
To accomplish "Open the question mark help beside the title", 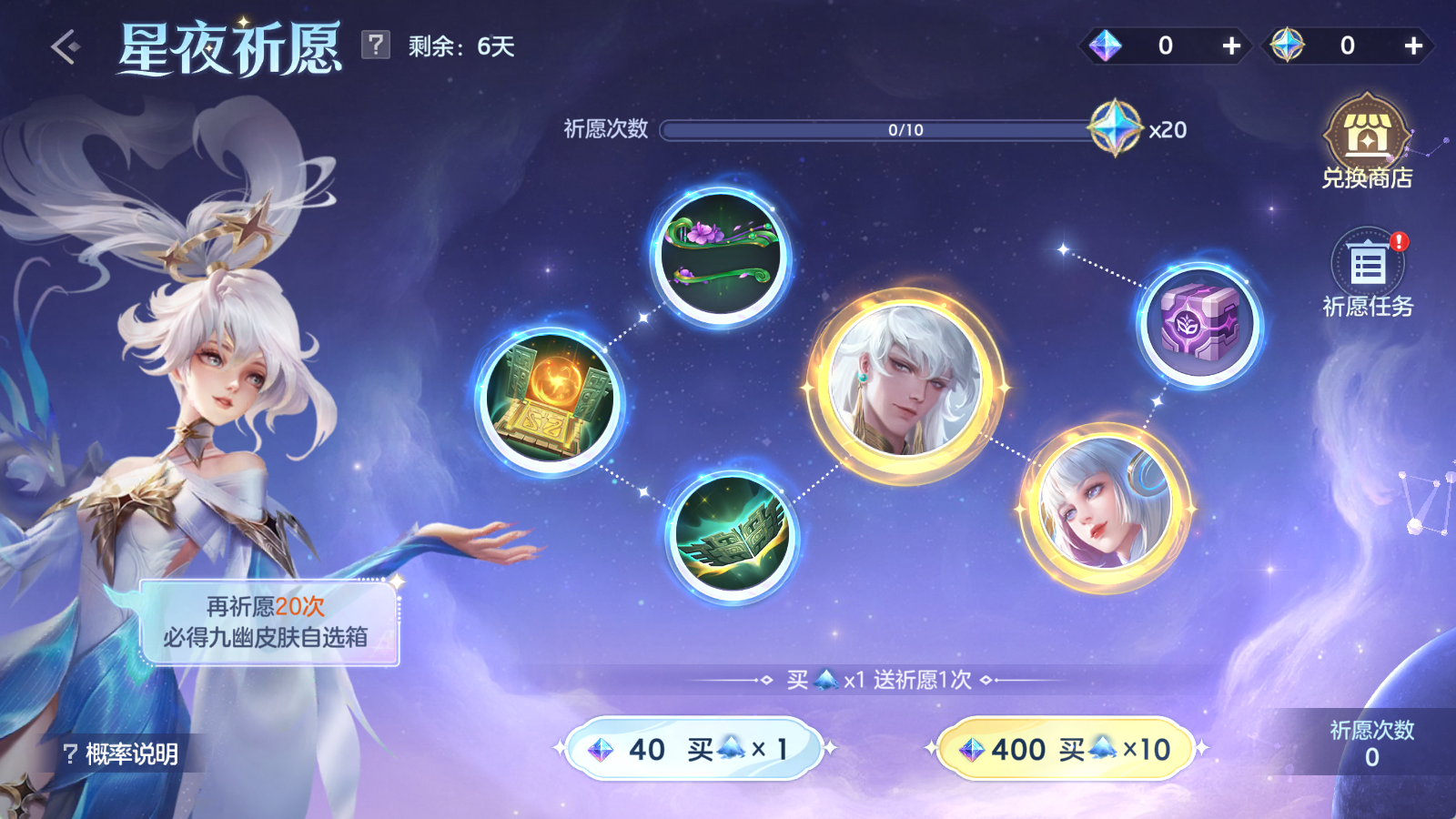I will [x=375, y=45].
